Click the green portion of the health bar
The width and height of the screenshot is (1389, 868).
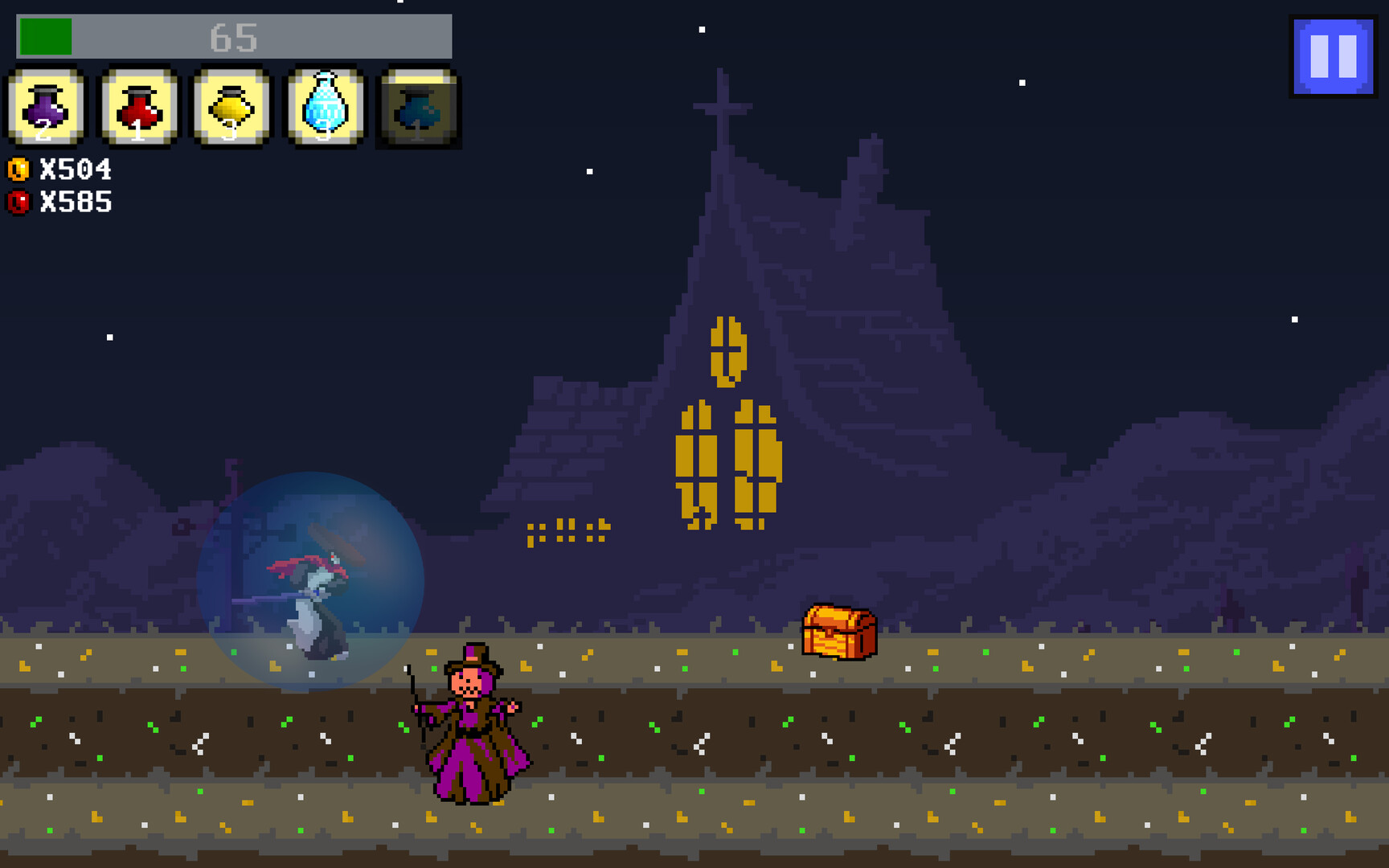click(44, 34)
